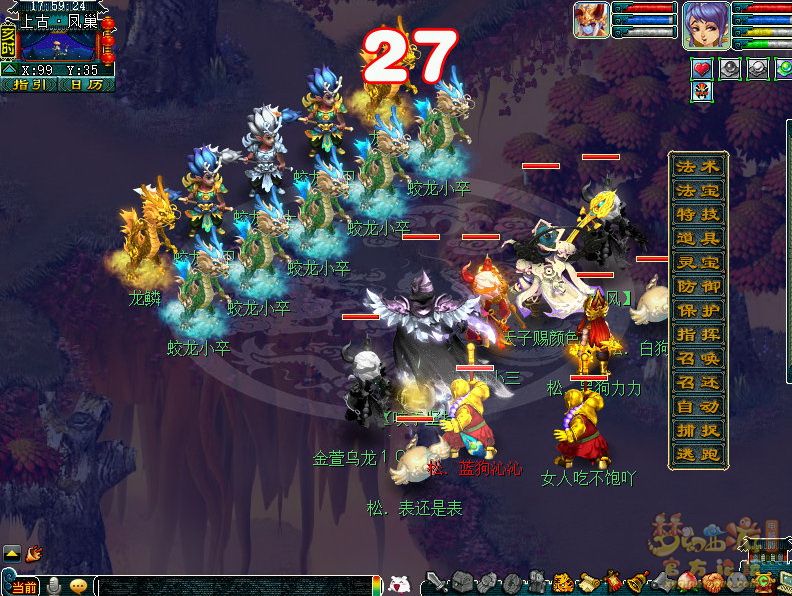792x596 pixels.
Task: Open the 指引 guide button
Action: click(x=30, y=85)
